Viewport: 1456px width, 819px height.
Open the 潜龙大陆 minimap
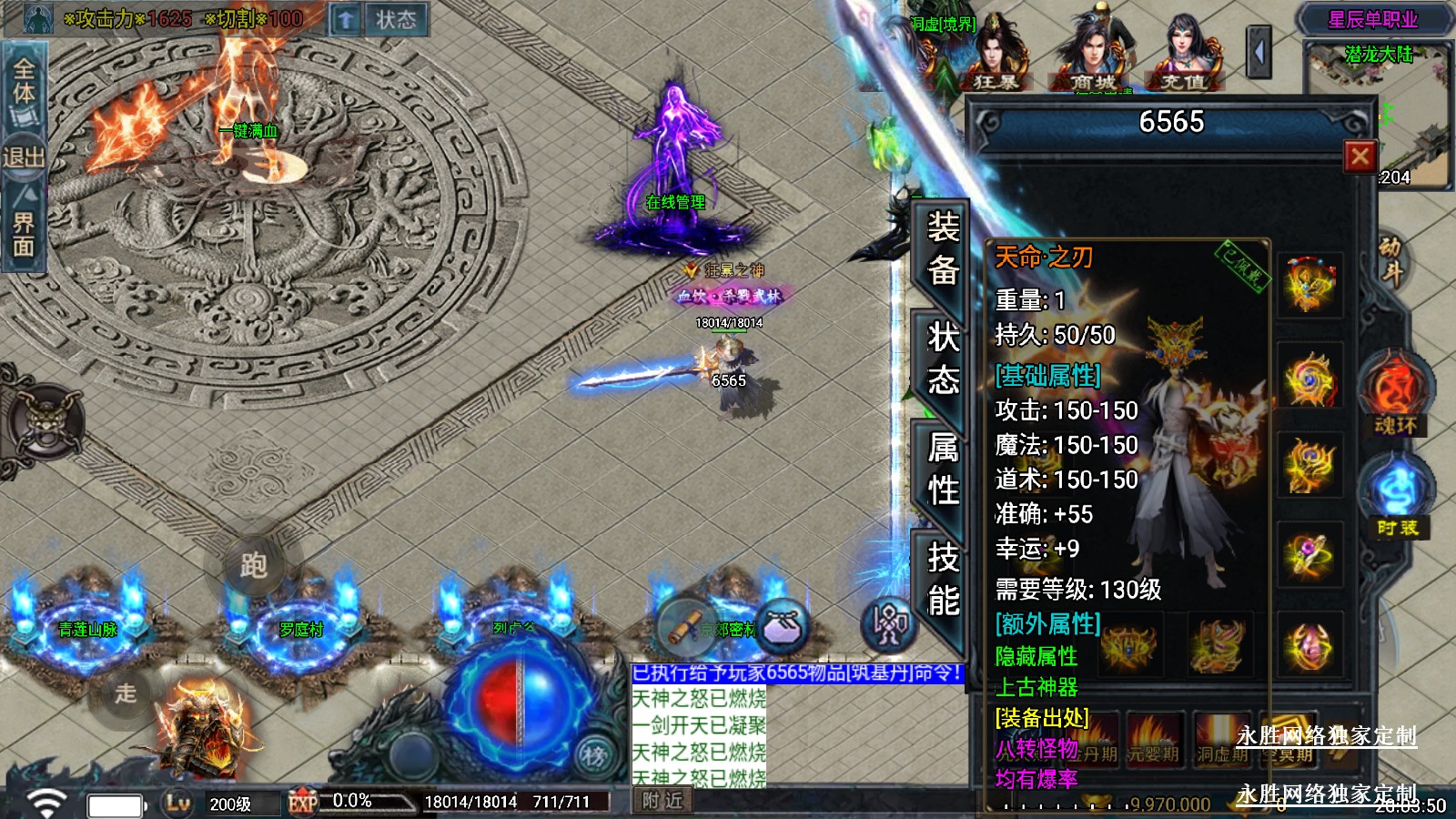pos(1378,114)
